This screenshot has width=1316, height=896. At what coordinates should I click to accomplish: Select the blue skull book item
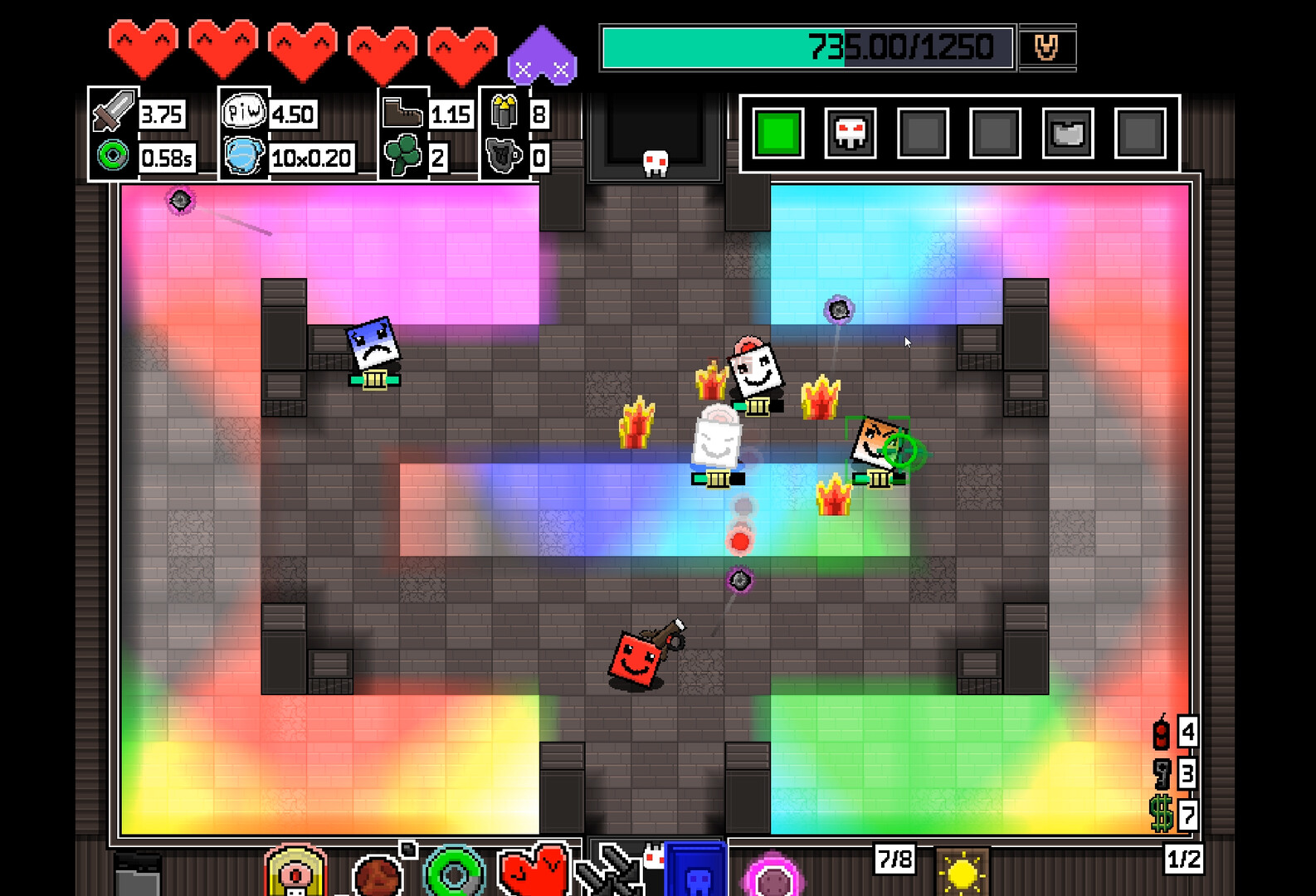pyautogui.click(x=695, y=871)
